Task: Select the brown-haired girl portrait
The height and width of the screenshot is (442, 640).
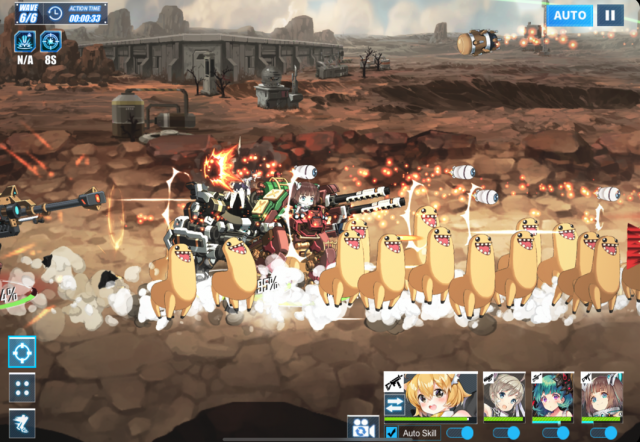Action: pyautogui.click(x=602, y=395)
